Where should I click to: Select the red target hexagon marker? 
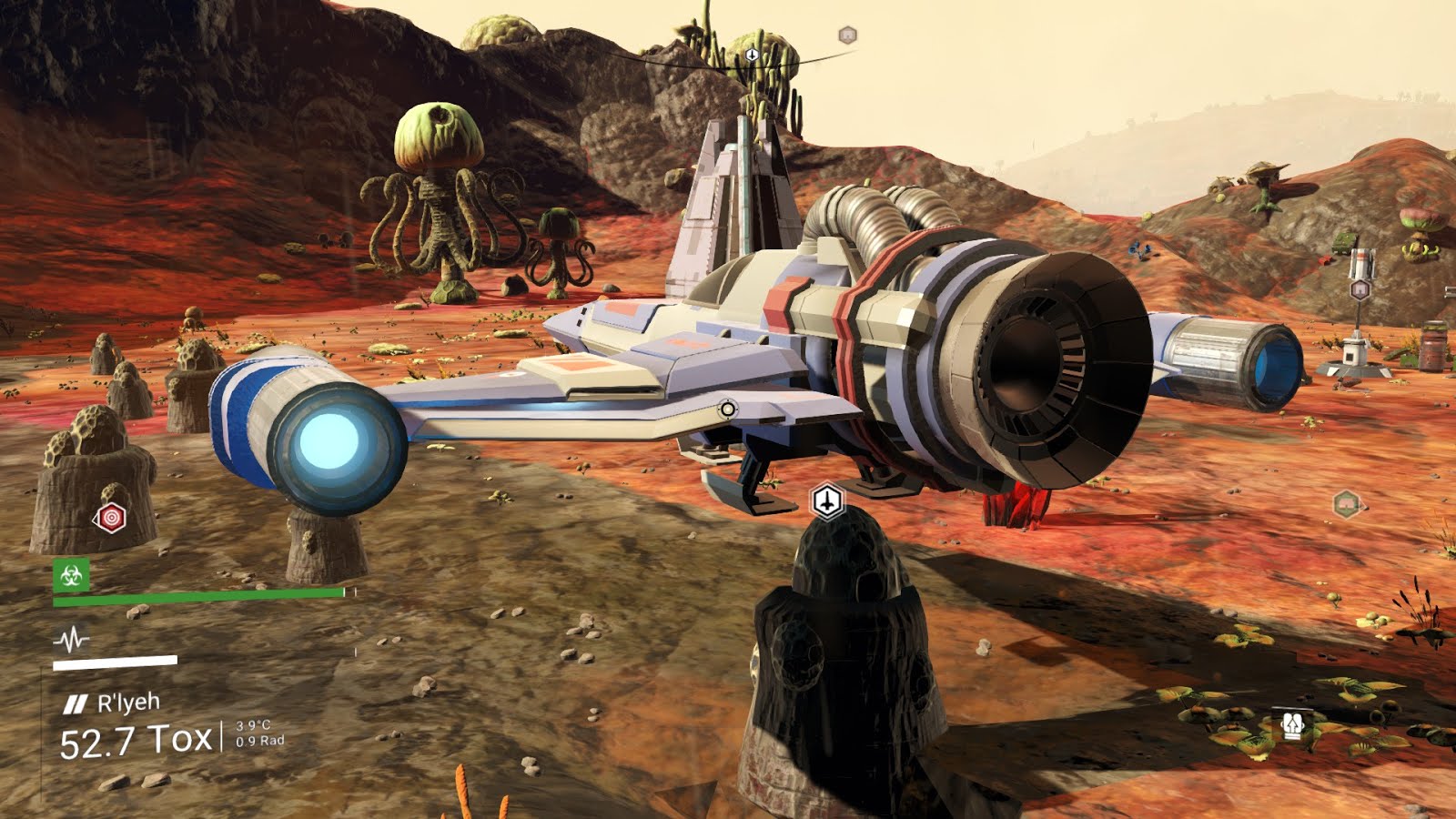111,519
